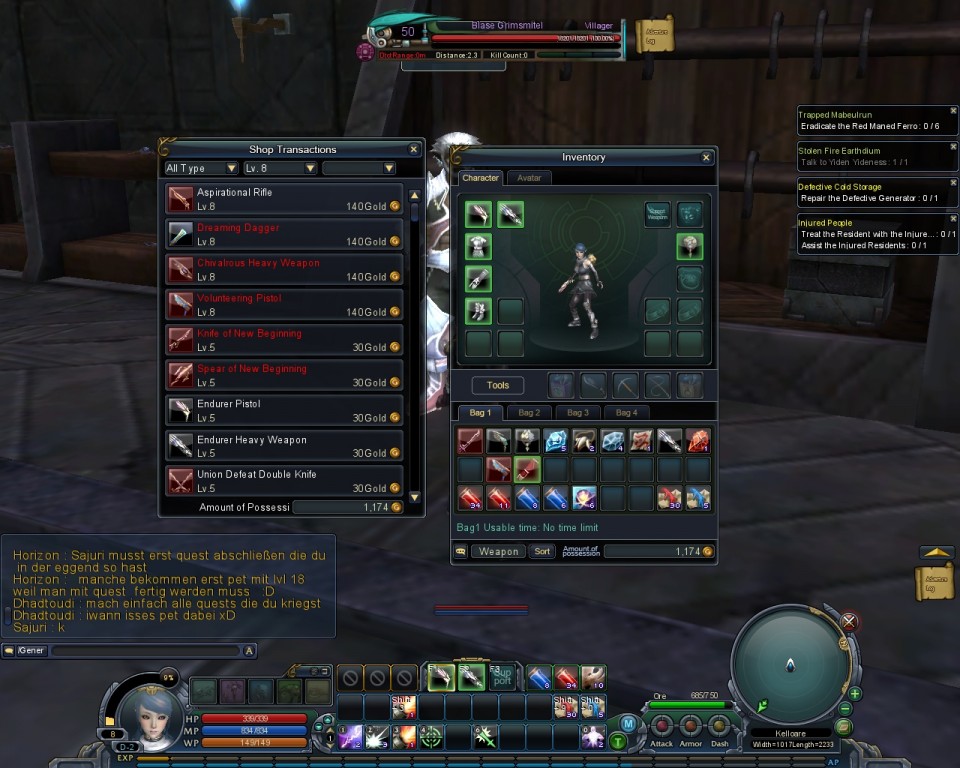Close the Shop Transactions window
This screenshot has height=768, width=960.
coord(413,150)
